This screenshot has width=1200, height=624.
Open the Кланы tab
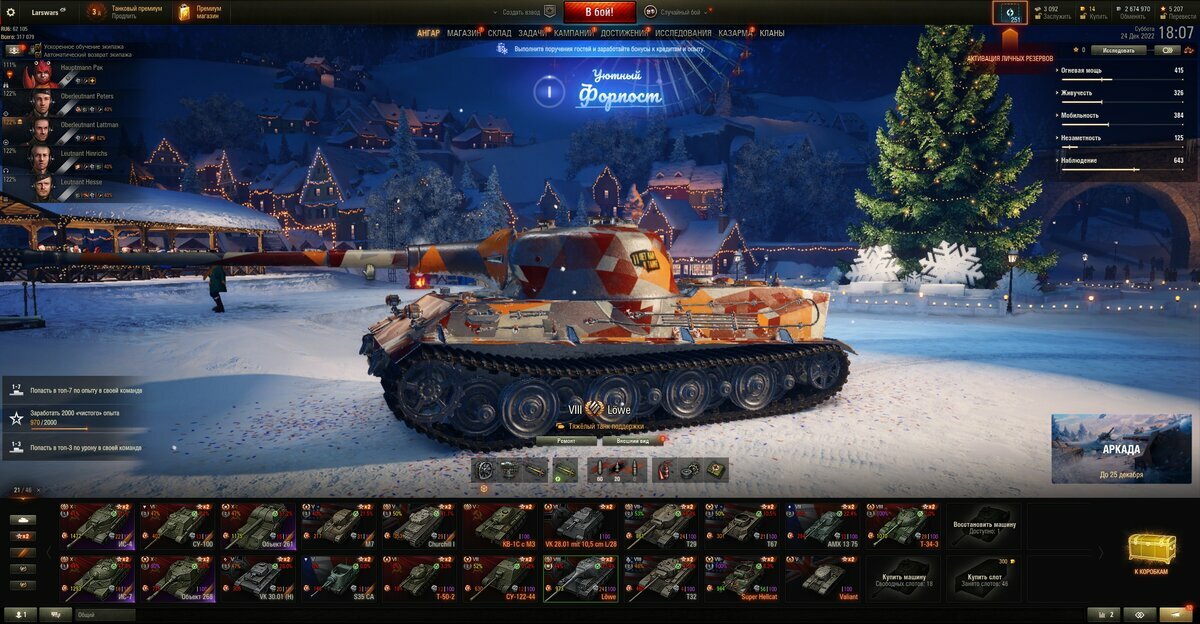point(772,33)
